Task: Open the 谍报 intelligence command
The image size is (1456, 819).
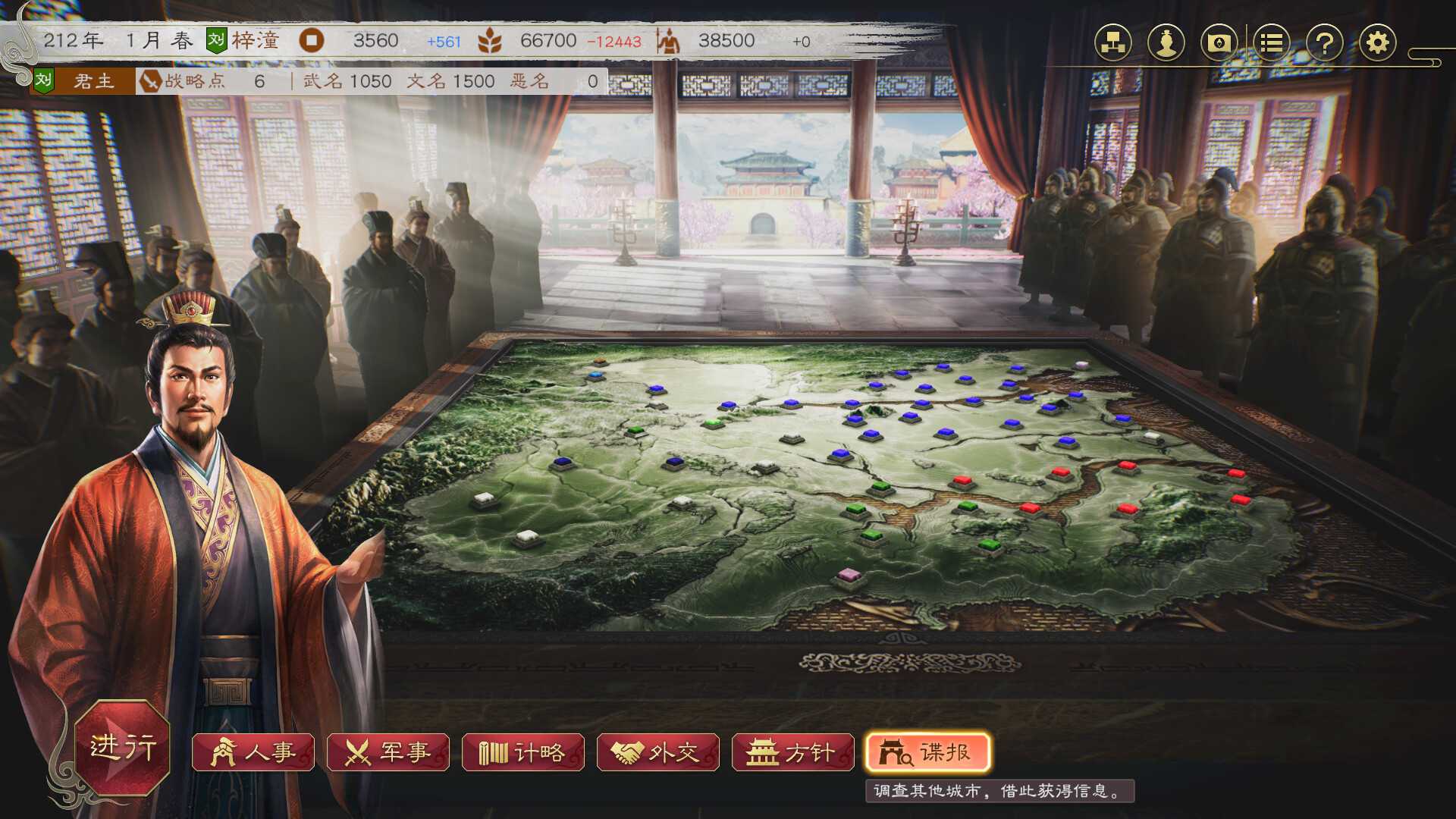Action: coord(927,752)
